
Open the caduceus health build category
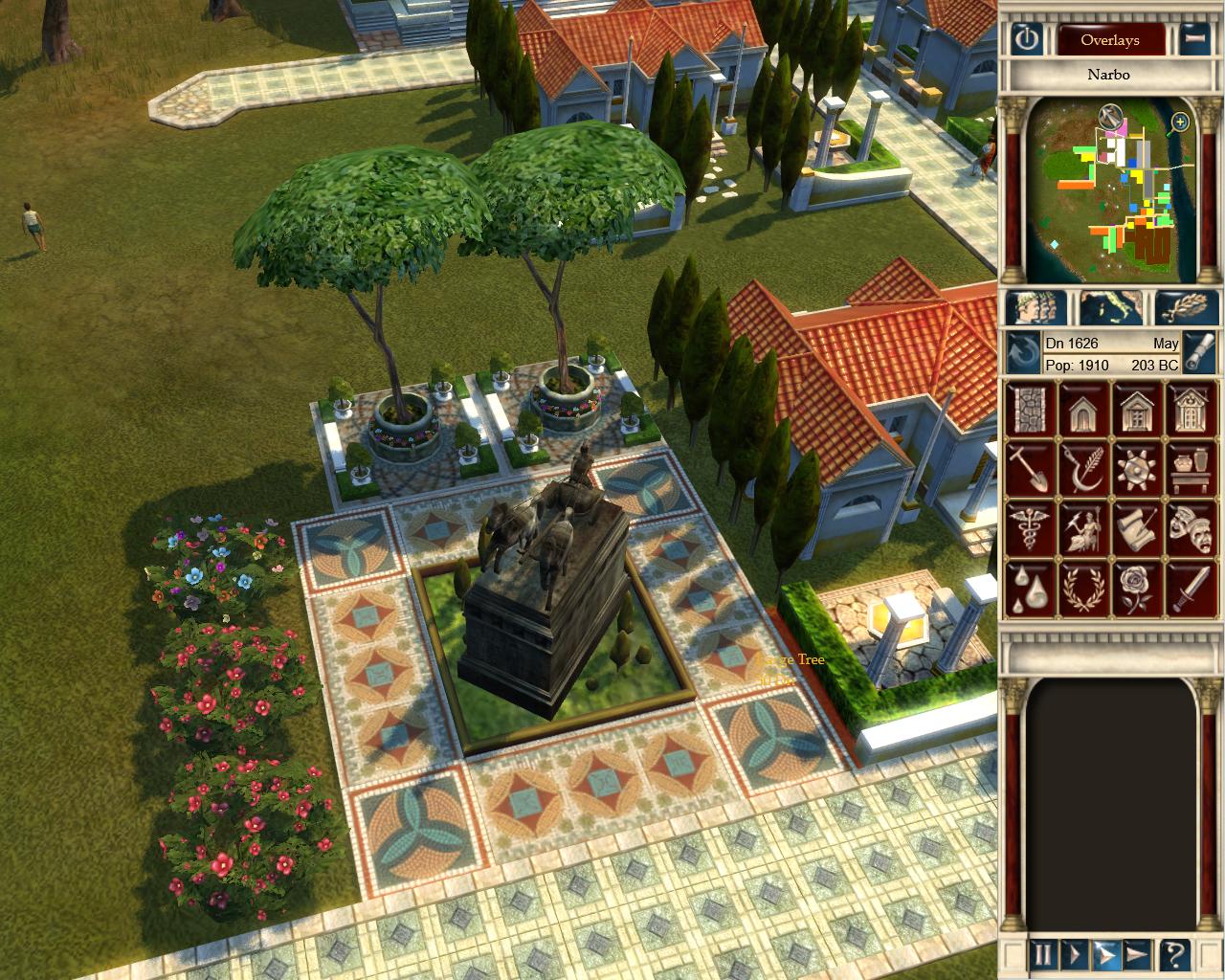pyautogui.click(x=1030, y=528)
